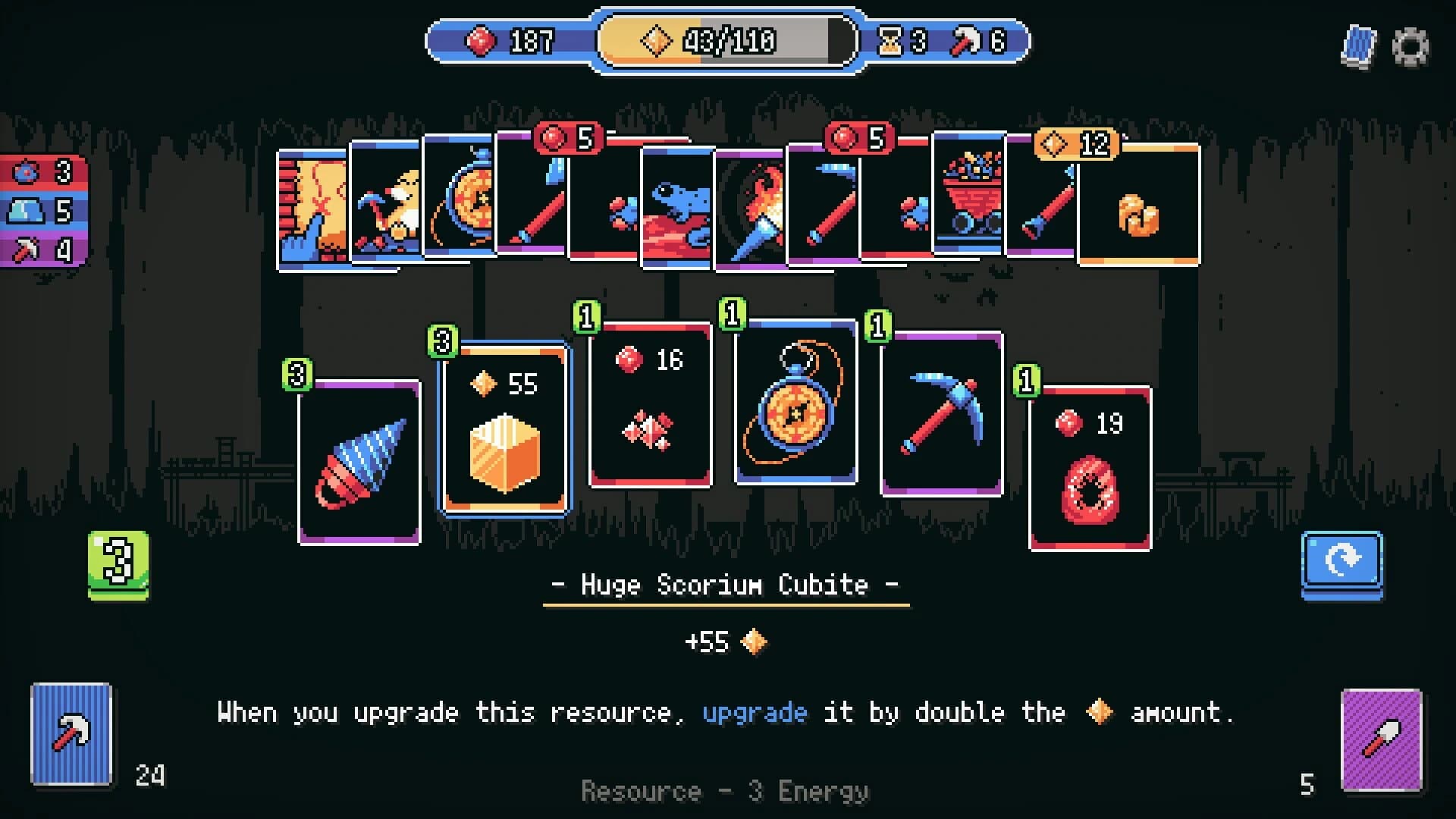Click the upgrade link in the description text

[755, 712]
